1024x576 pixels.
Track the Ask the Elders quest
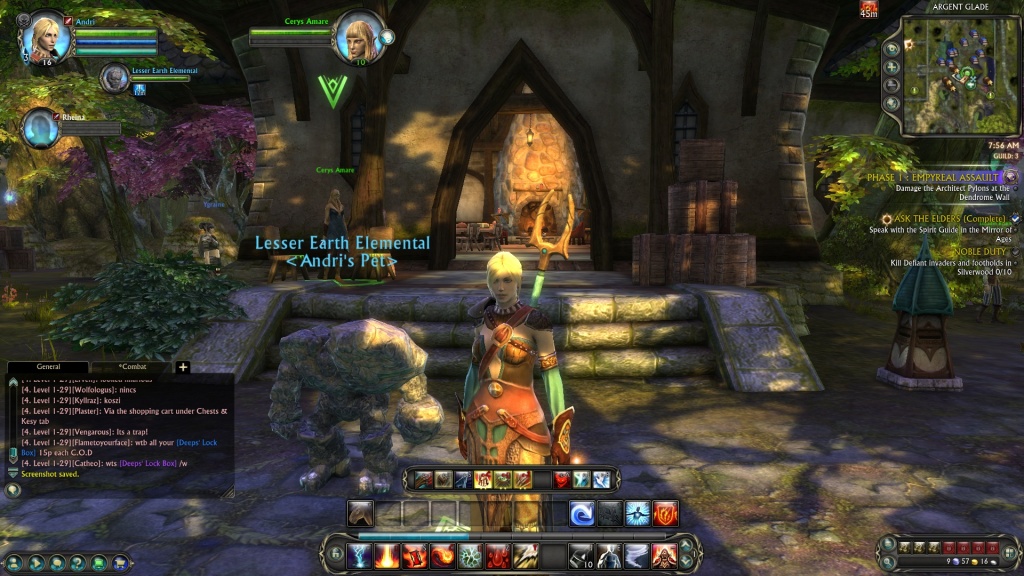point(928,218)
